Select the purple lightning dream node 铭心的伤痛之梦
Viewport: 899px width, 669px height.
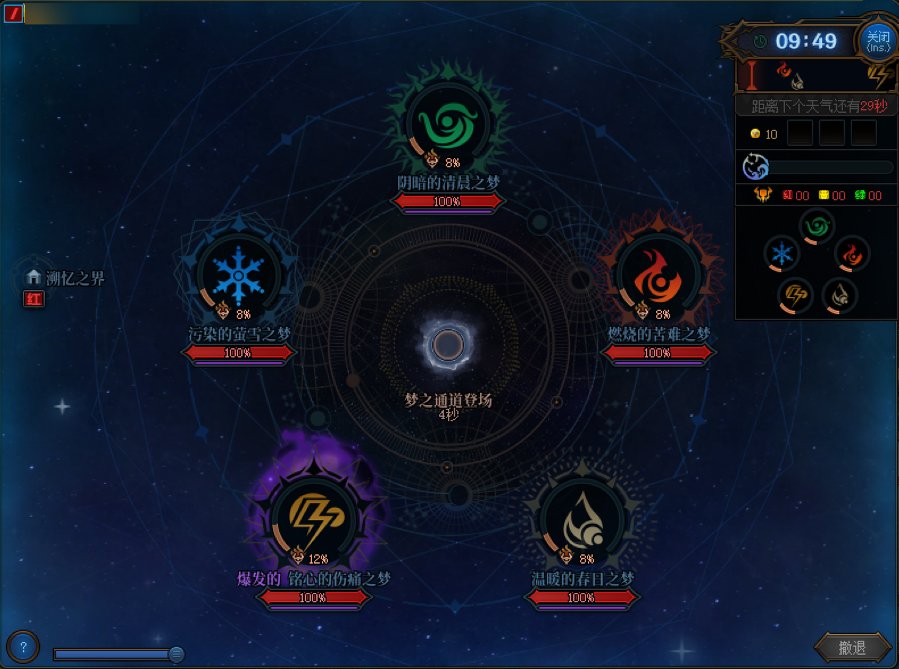point(311,517)
